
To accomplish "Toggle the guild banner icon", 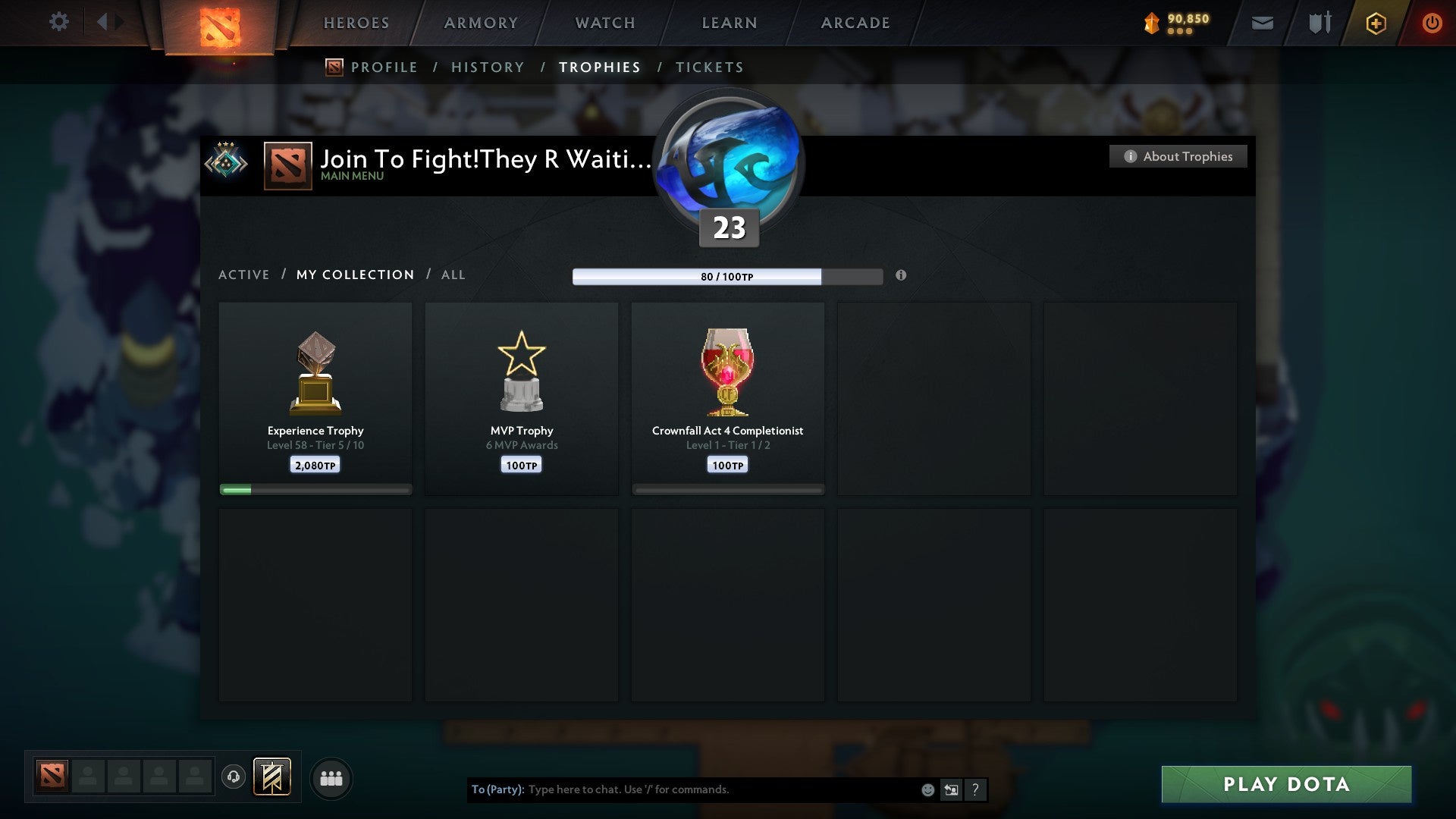I will click(273, 777).
